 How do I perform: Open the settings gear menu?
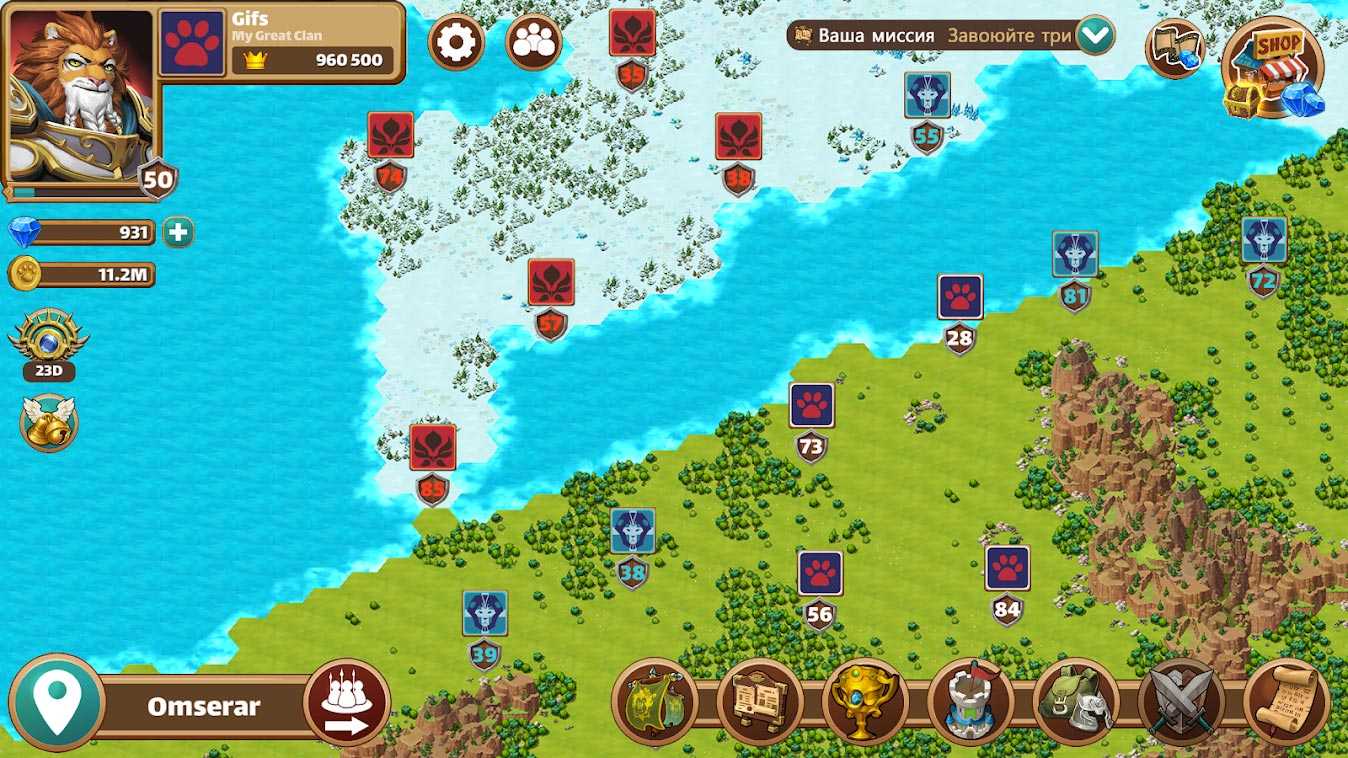point(456,41)
